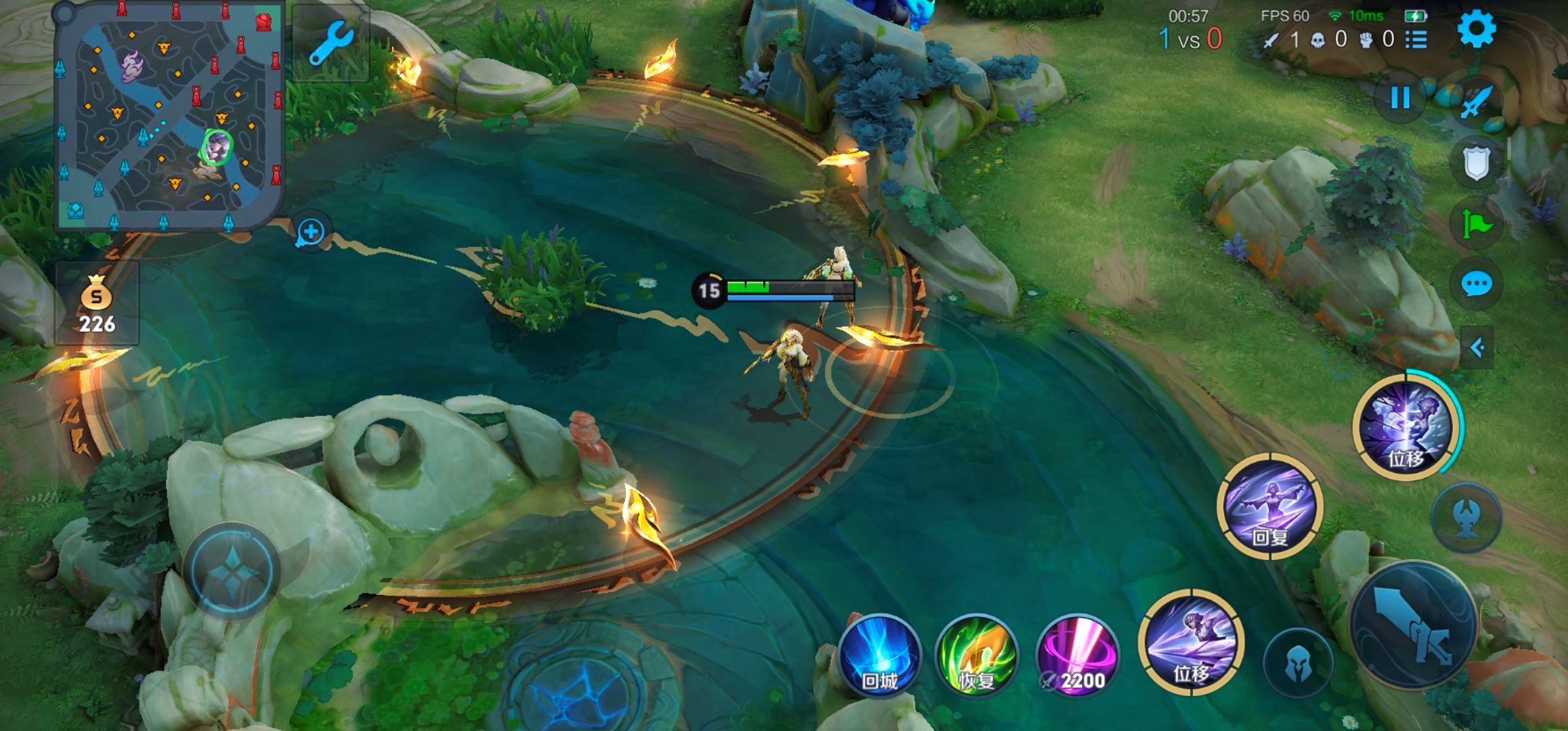The height and width of the screenshot is (731, 1568).
Task: Open the minimap
Action: point(168,116)
